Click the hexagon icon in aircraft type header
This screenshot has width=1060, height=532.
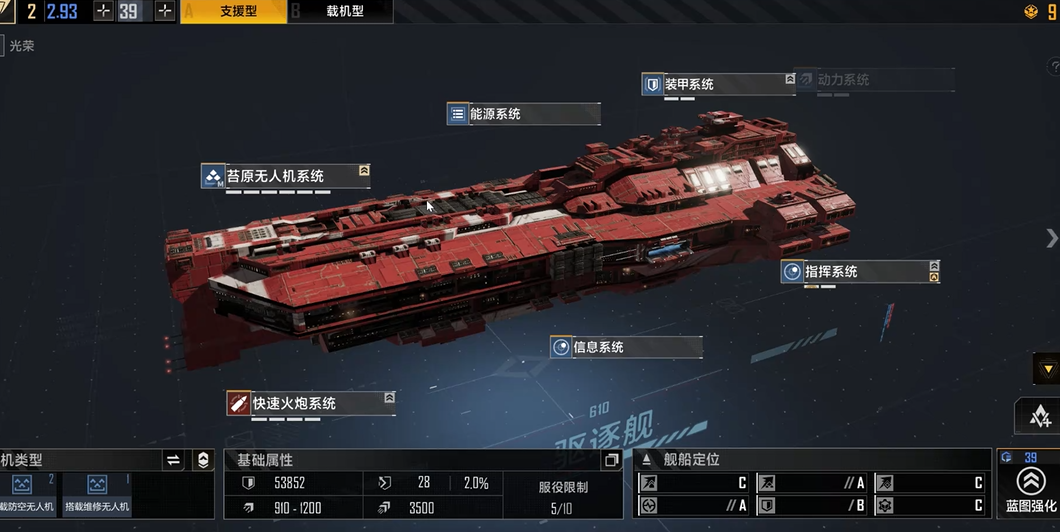pos(203,460)
